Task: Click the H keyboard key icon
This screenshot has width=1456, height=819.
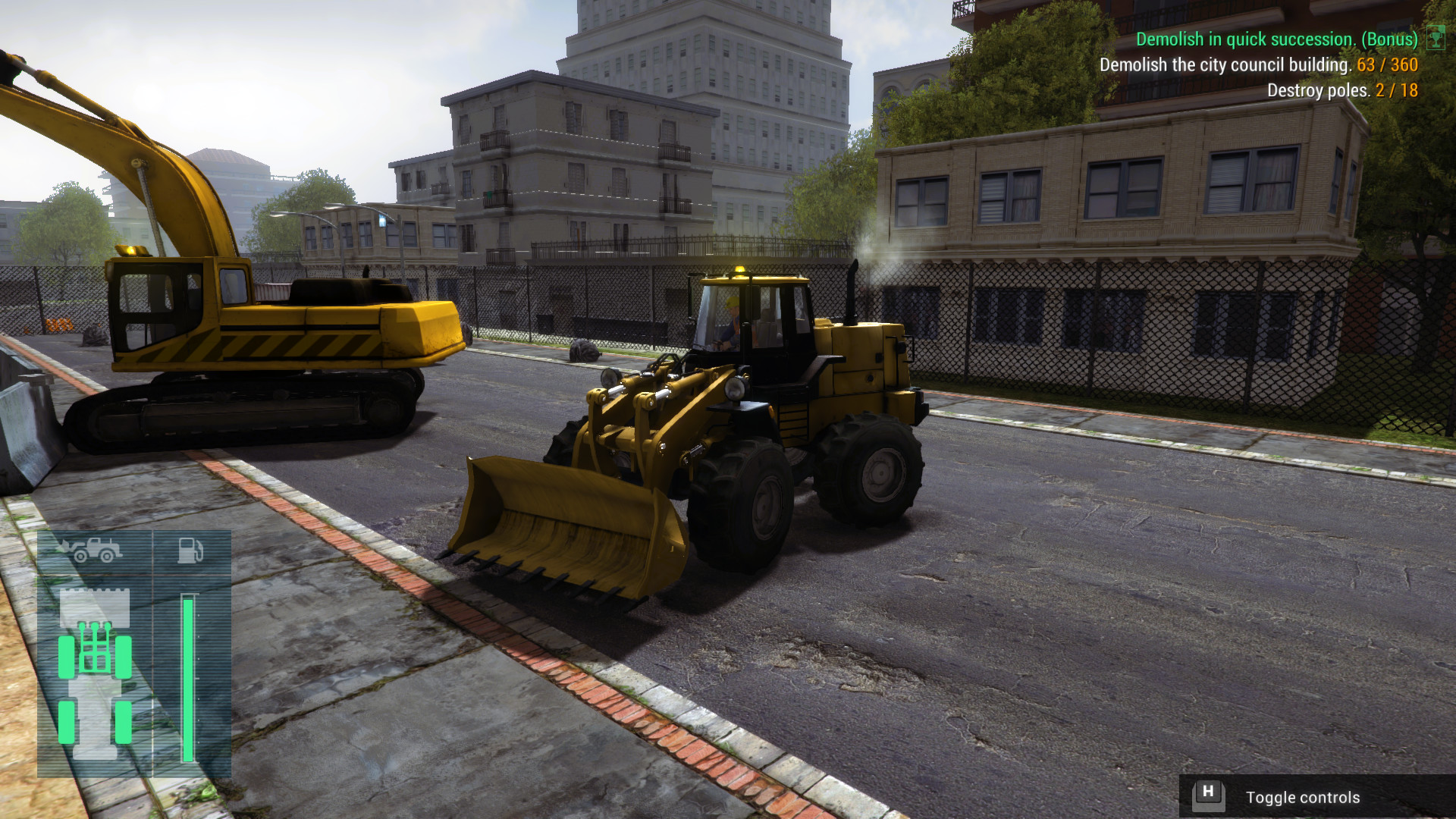Action: click(1210, 797)
